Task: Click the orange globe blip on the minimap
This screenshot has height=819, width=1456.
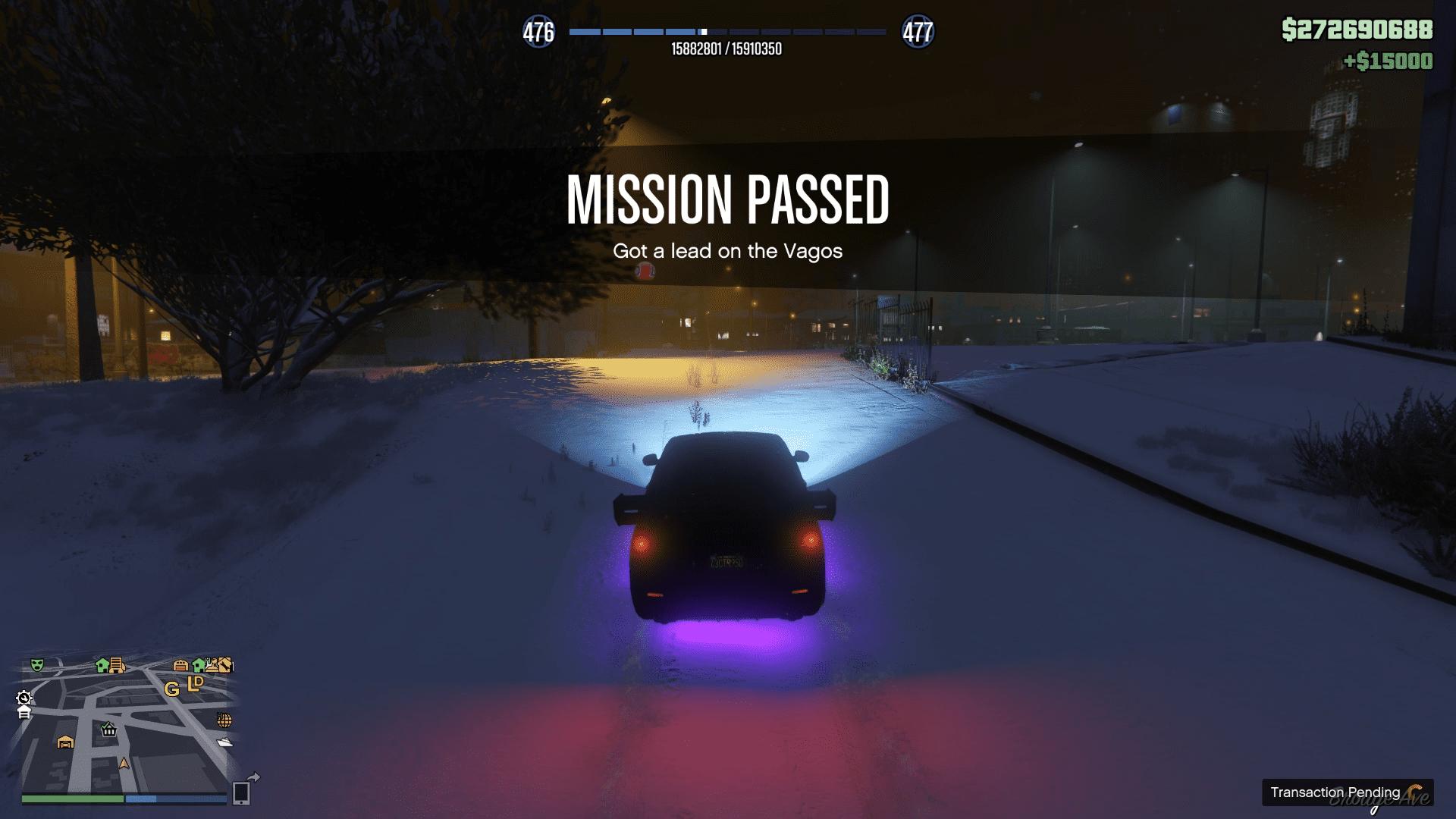Action: coord(224,719)
